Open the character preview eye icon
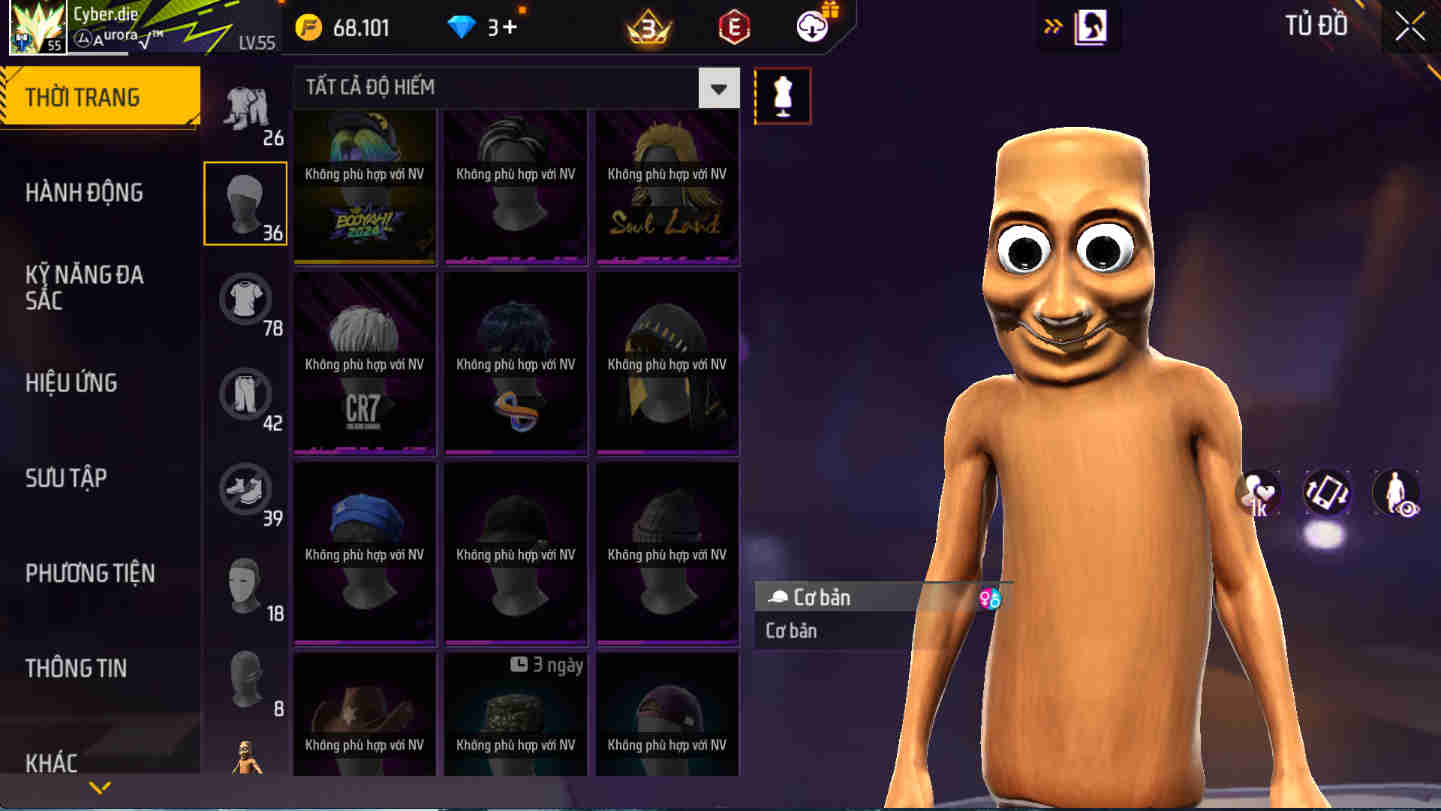 click(1397, 492)
